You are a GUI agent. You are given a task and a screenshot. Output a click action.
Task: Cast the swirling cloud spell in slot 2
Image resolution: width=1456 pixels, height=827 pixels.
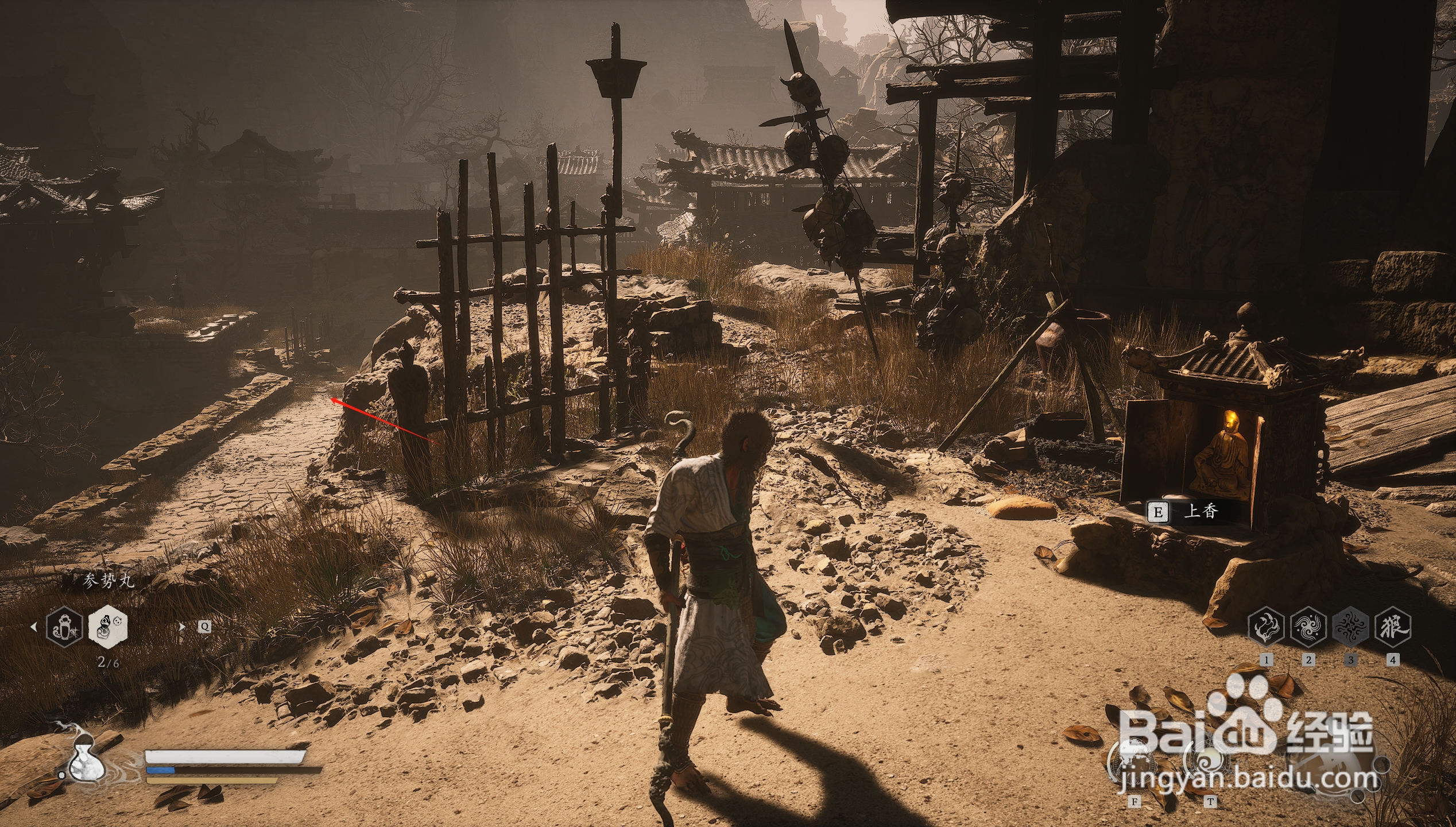pos(1308,627)
